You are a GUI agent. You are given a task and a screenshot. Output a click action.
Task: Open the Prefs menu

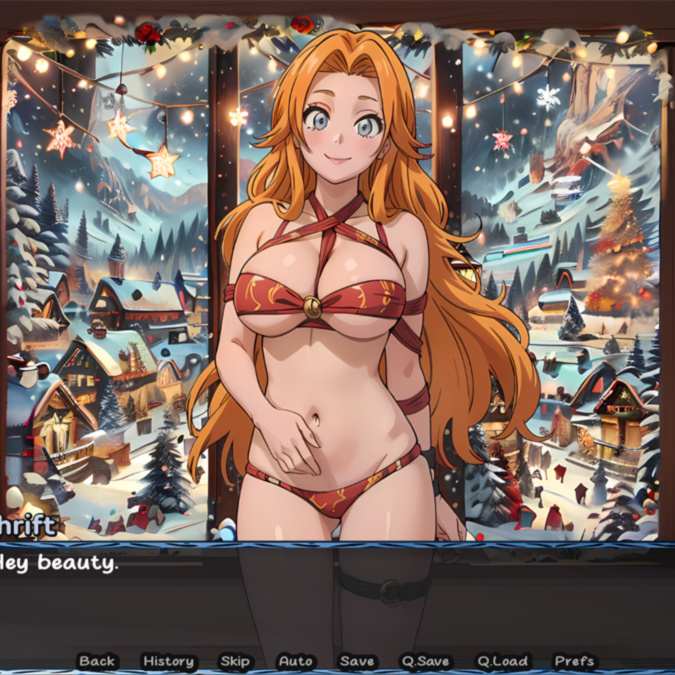pyautogui.click(x=574, y=661)
